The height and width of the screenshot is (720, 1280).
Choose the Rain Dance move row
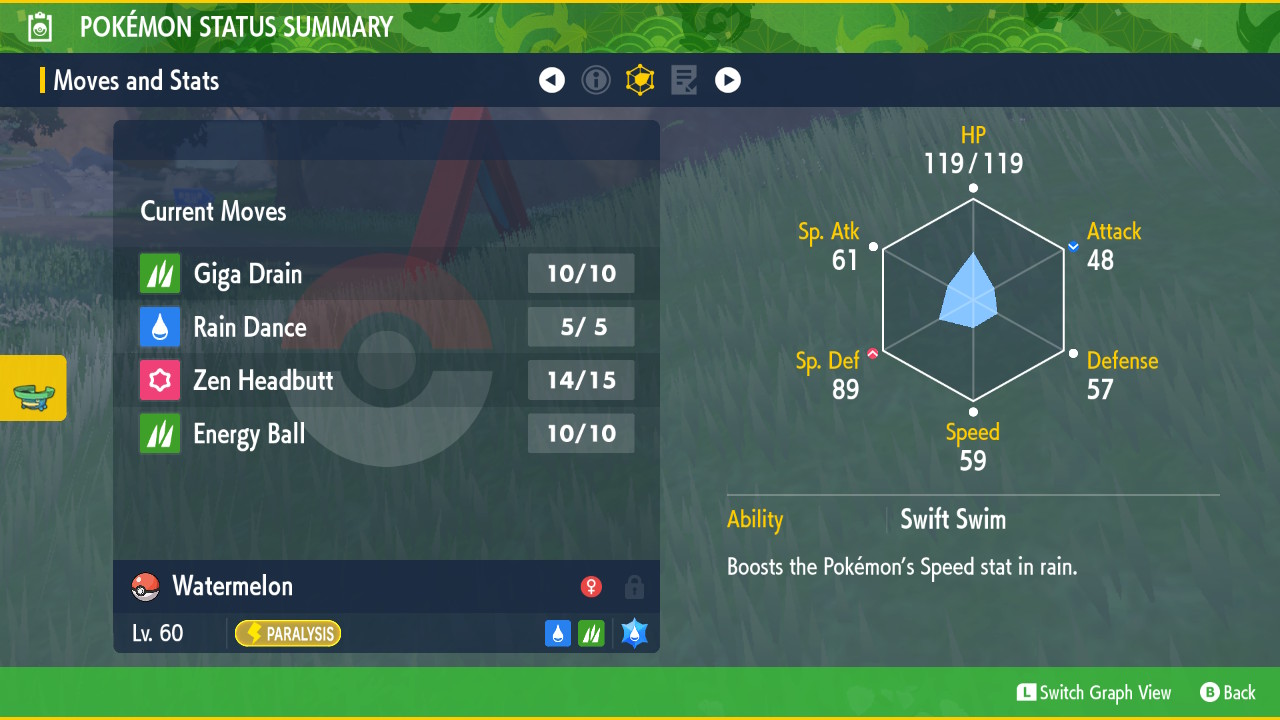[x=386, y=327]
